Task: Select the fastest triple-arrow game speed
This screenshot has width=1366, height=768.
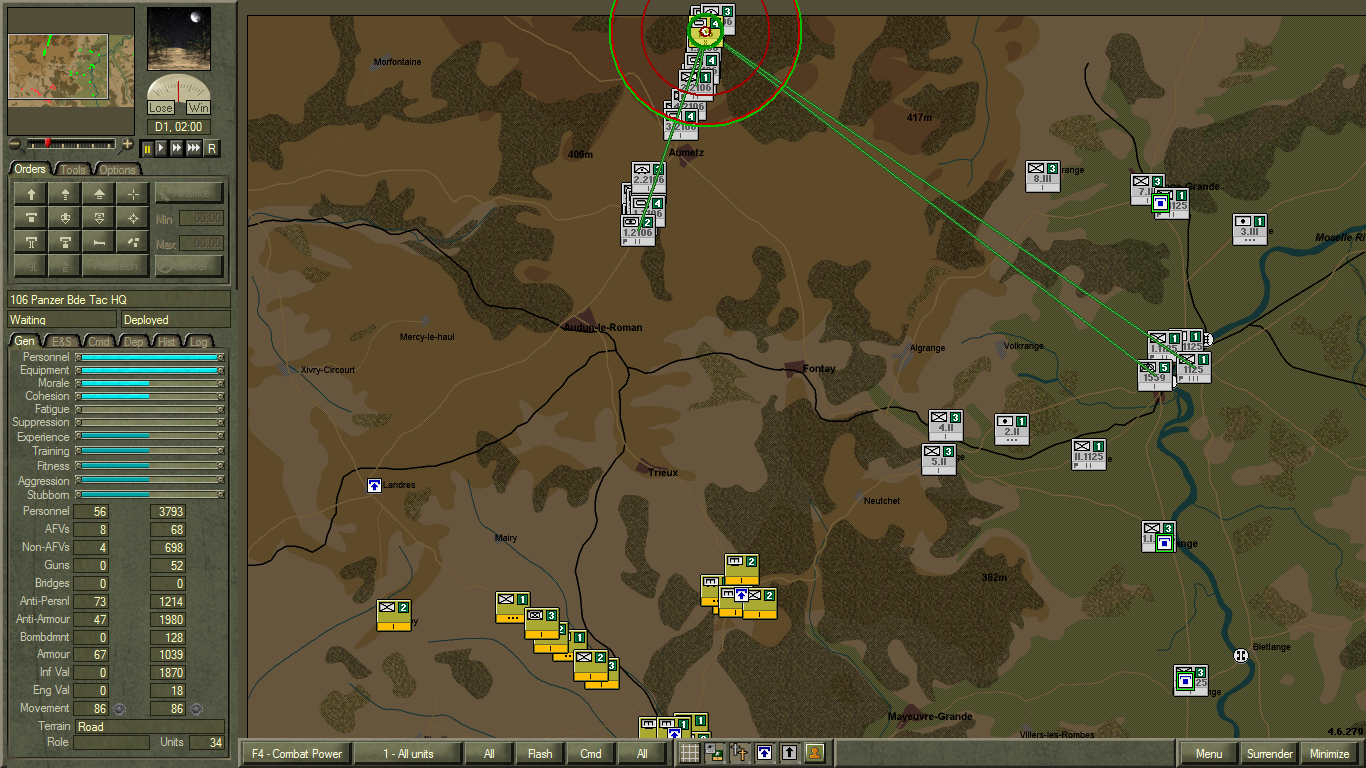Action: pyautogui.click(x=193, y=148)
